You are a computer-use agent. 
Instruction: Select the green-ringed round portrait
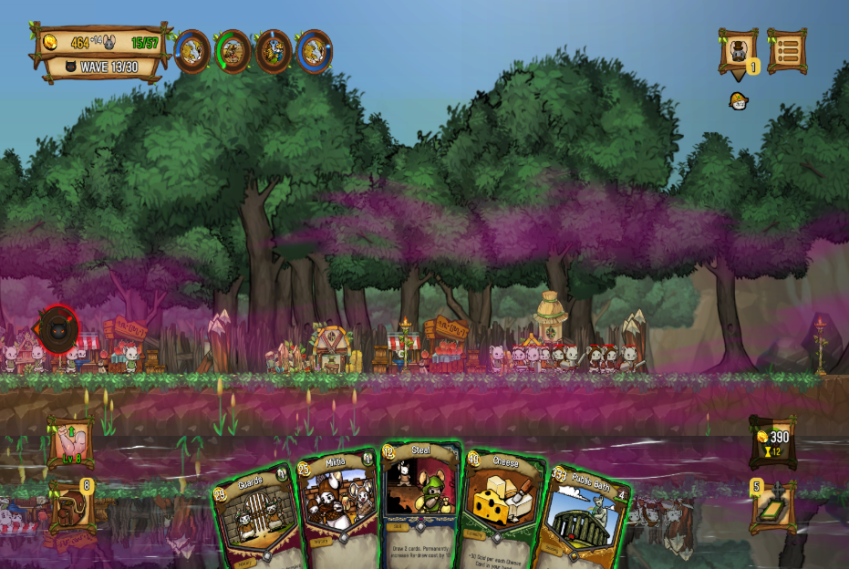(233, 51)
